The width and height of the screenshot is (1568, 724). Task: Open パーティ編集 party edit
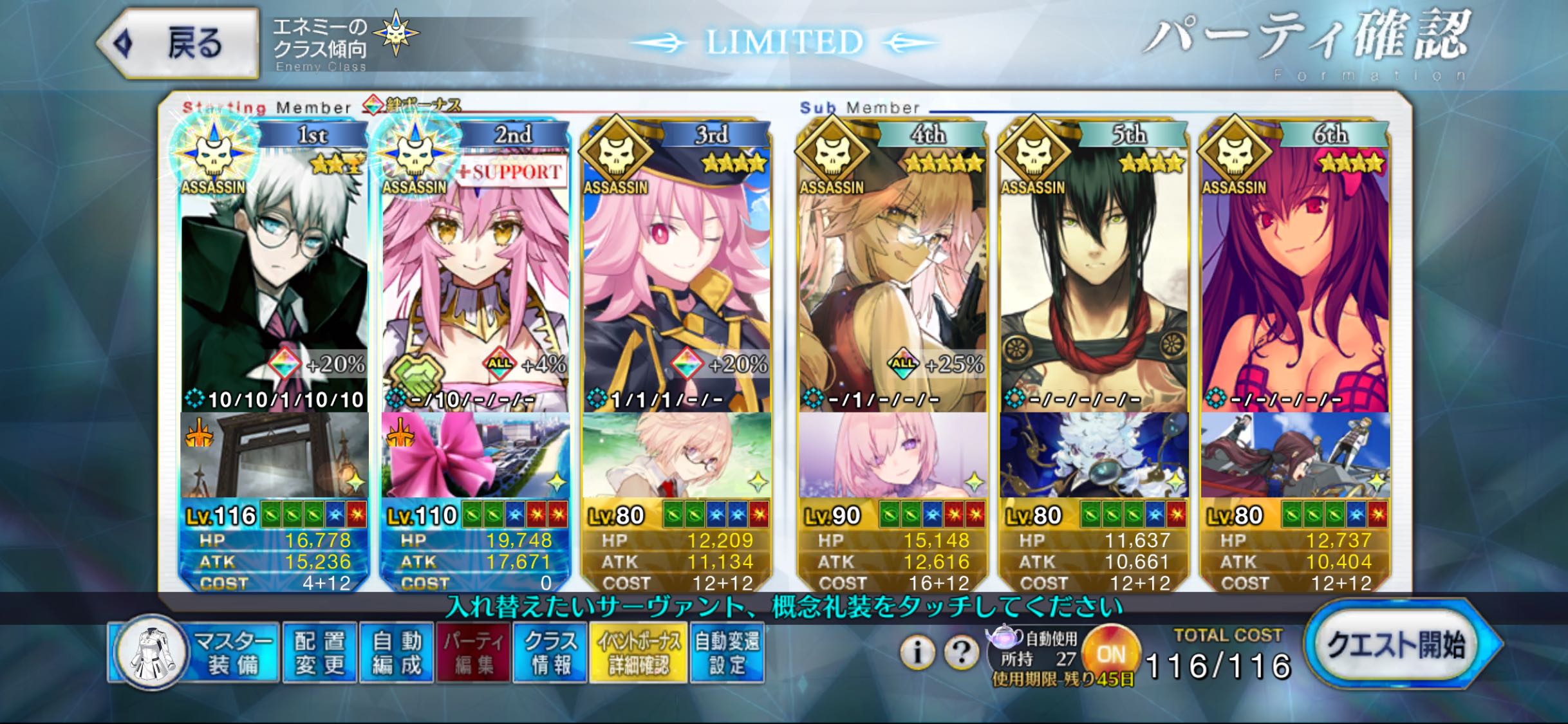click(x=474, y=653)
